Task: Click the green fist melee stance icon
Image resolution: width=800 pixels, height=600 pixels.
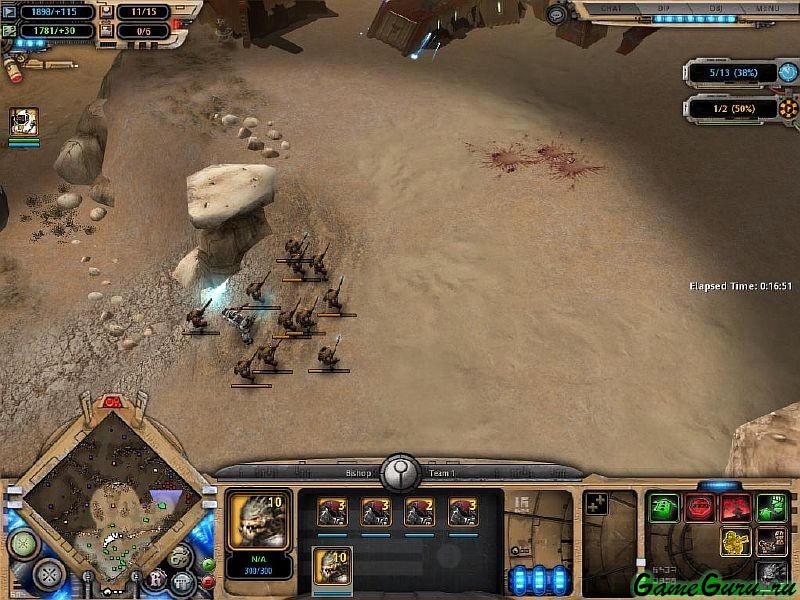Action: 771,508
